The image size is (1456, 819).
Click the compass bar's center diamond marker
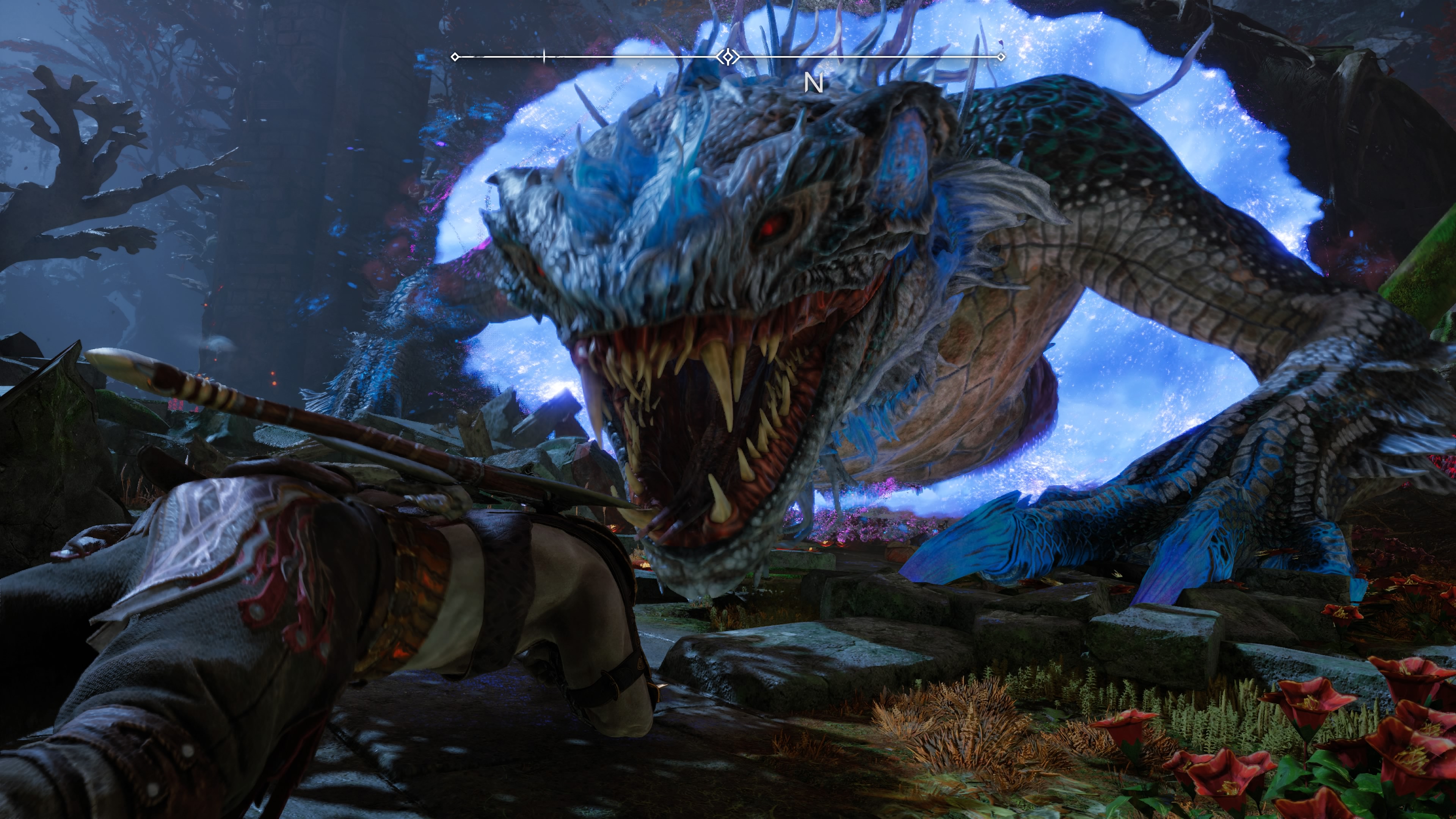728,56
